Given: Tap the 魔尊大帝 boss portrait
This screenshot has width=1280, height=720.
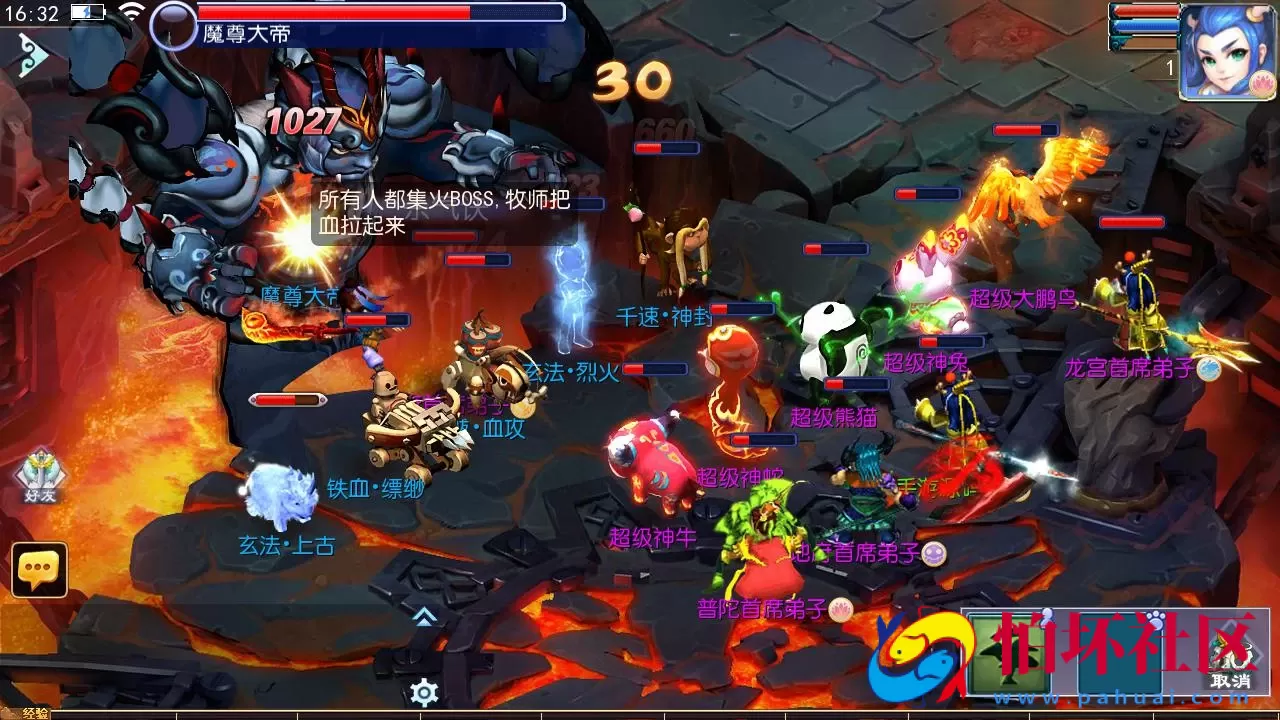Looking at the screenshot, I should pos(172,24).
